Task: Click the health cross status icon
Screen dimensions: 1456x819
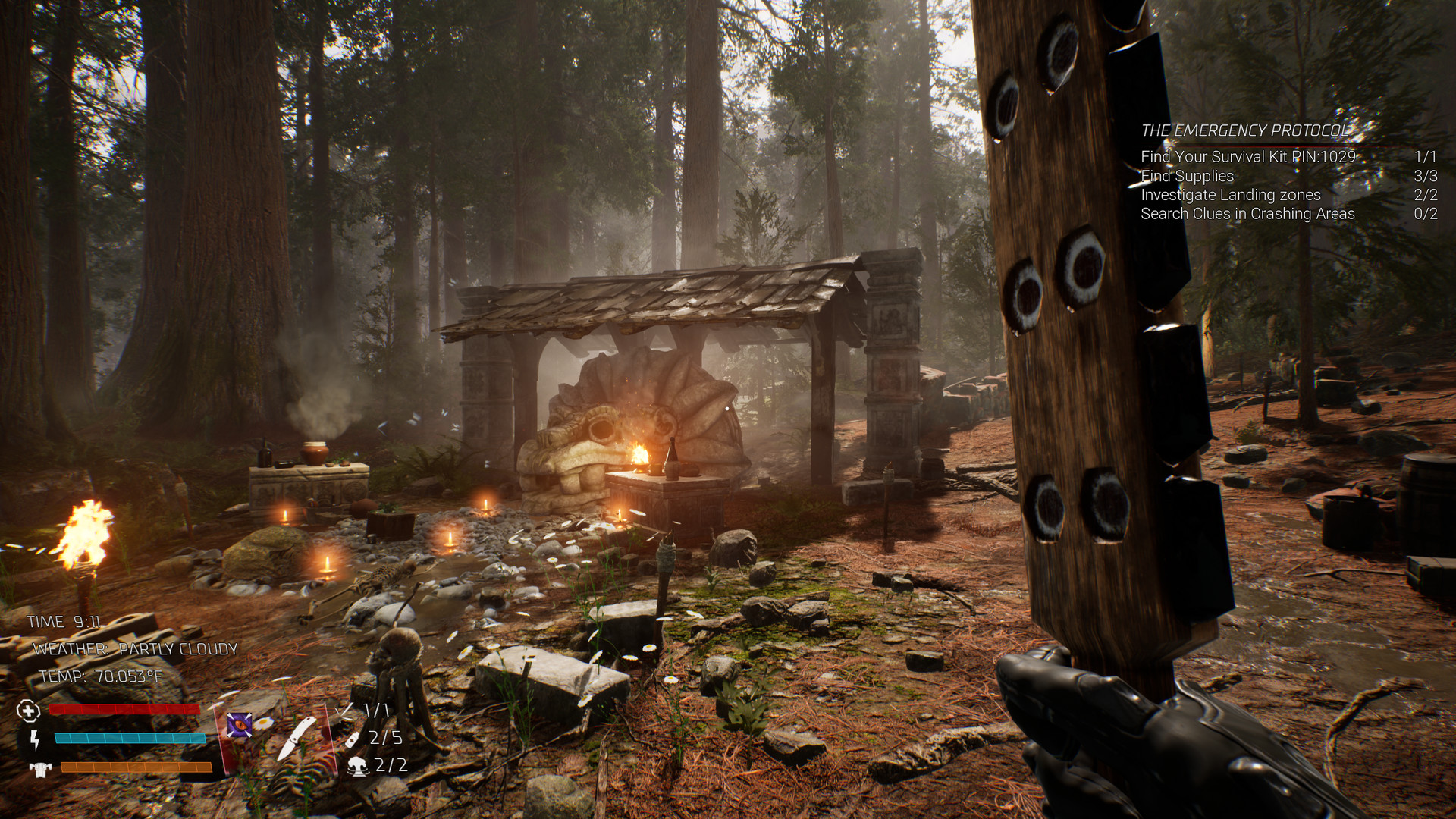Action: pyautogui.click(x=28, y=711)
